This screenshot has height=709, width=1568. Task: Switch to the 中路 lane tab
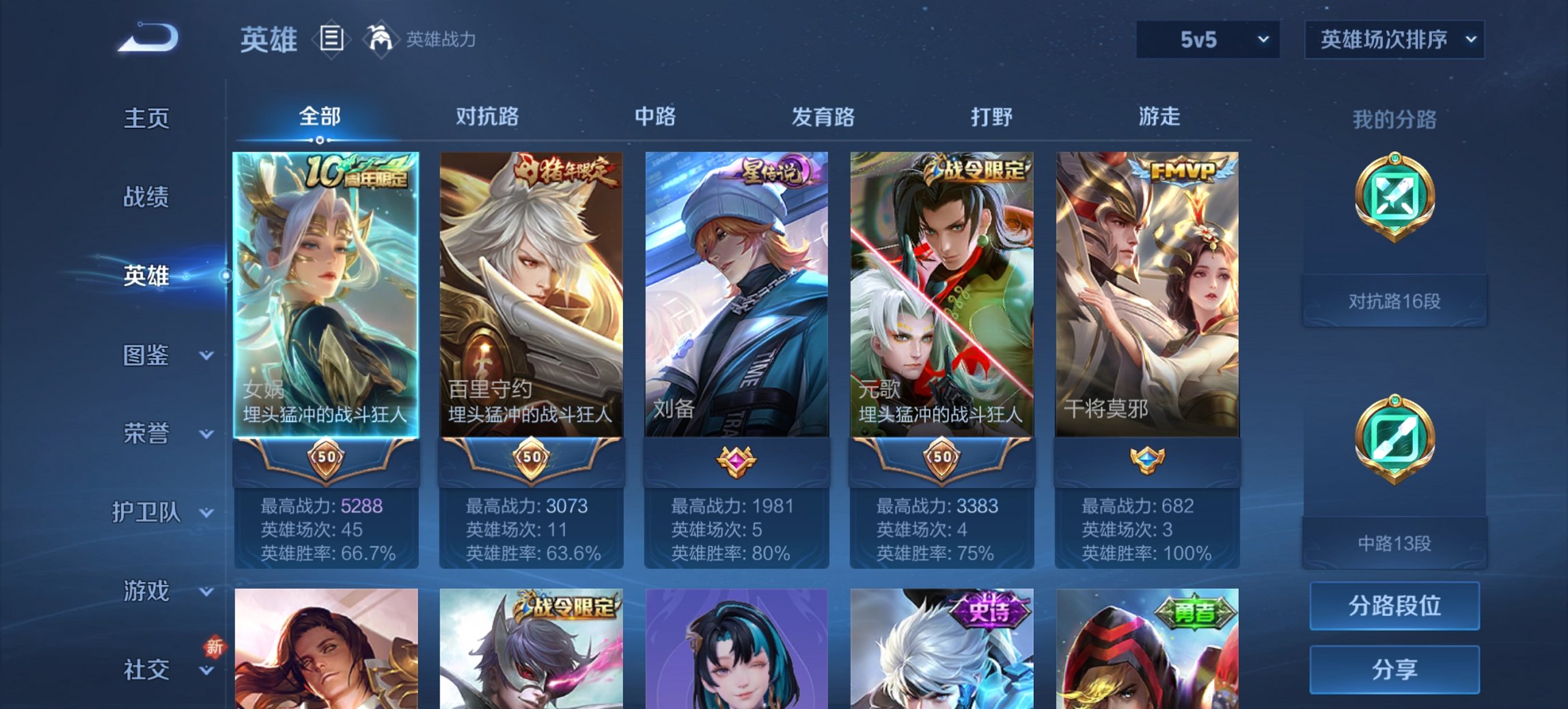(654, 117)
